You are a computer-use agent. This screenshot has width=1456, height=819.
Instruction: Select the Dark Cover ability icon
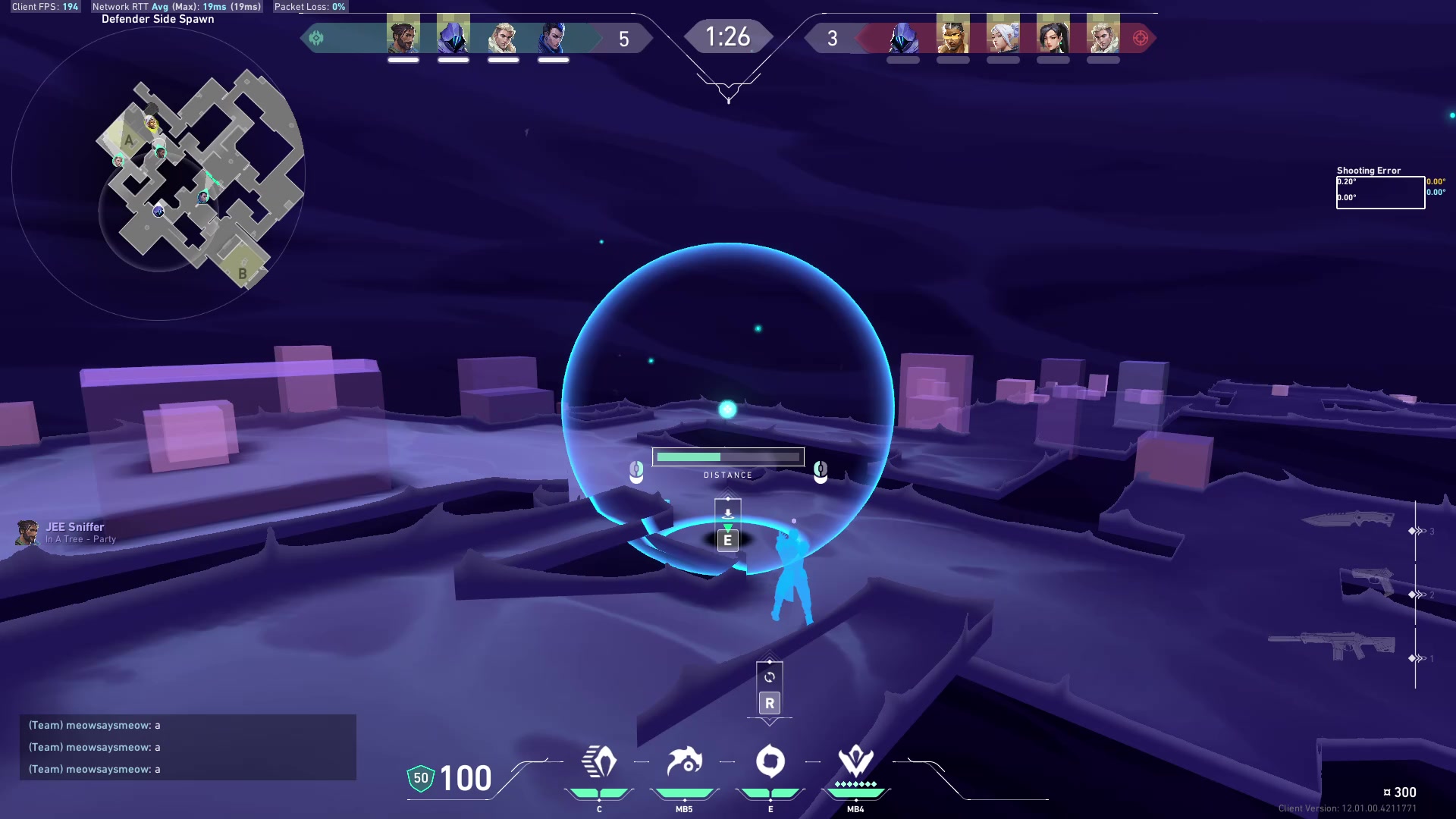[x=770, y=761]
